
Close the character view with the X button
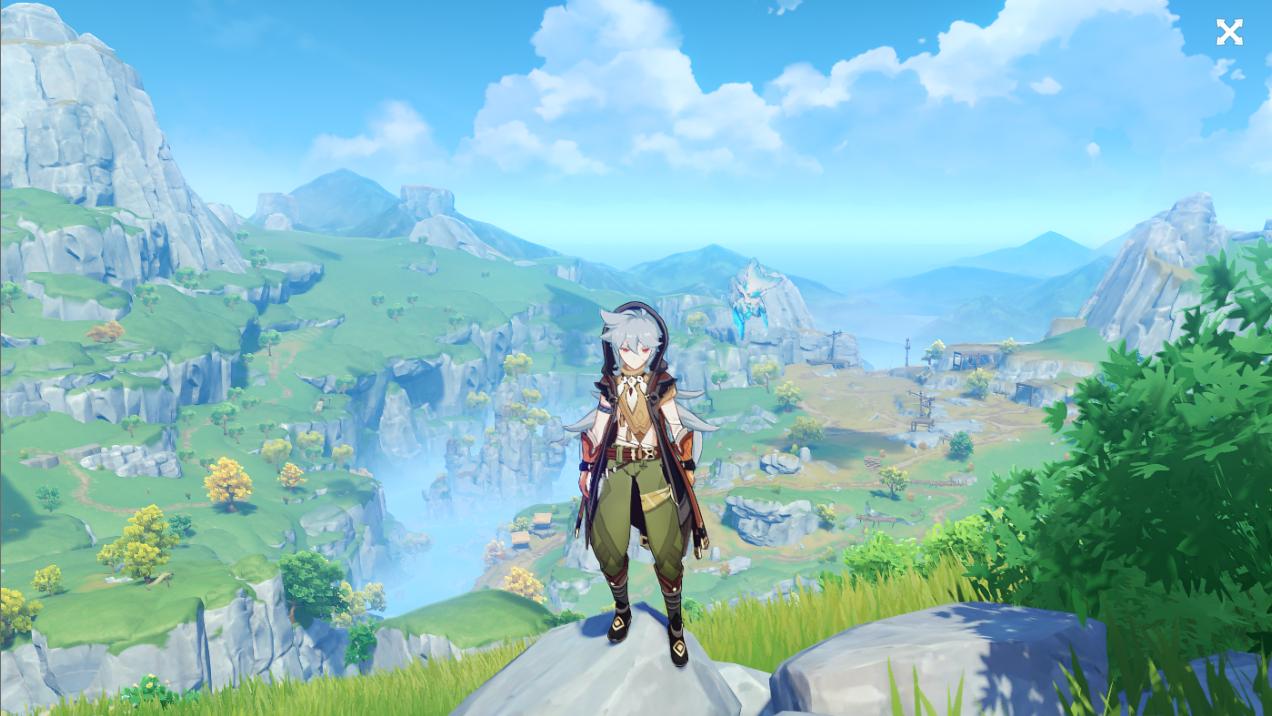point(1229,33)
